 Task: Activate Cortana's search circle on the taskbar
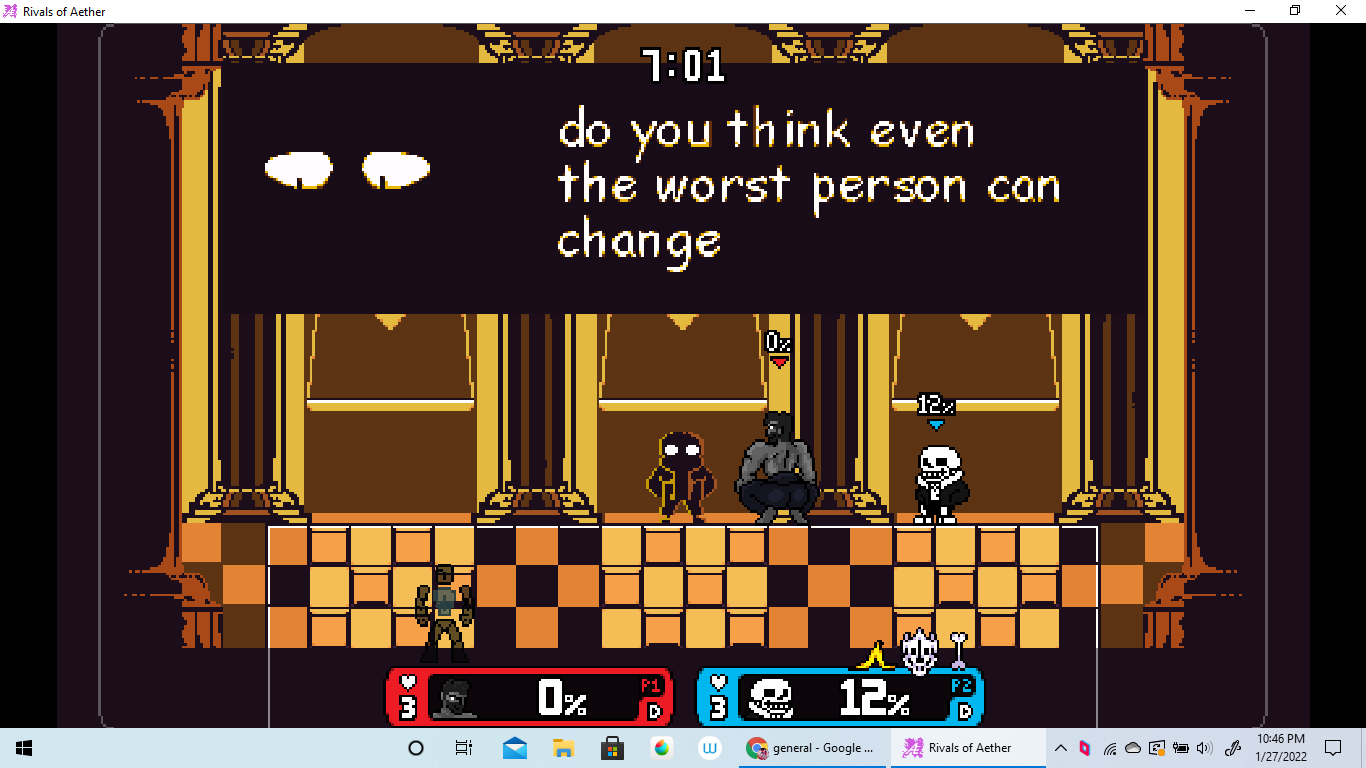[x=415, y=747]
